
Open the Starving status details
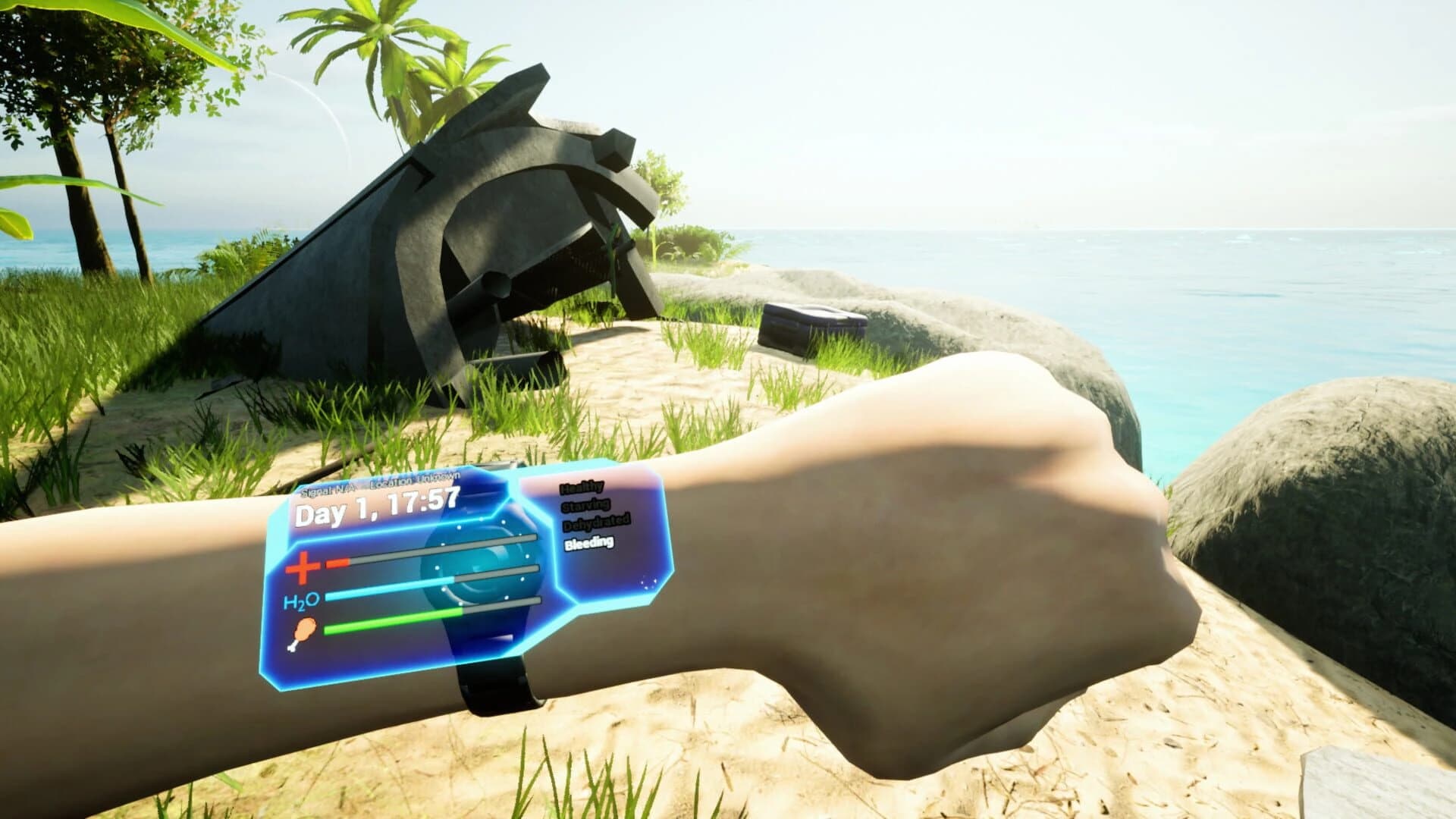[586, 507]
